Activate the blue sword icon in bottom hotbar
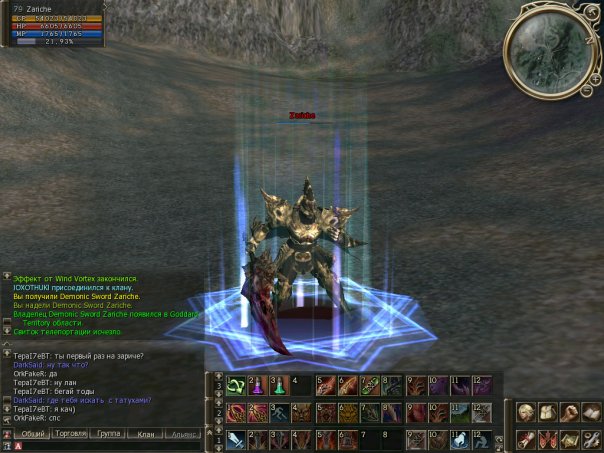 235,440
